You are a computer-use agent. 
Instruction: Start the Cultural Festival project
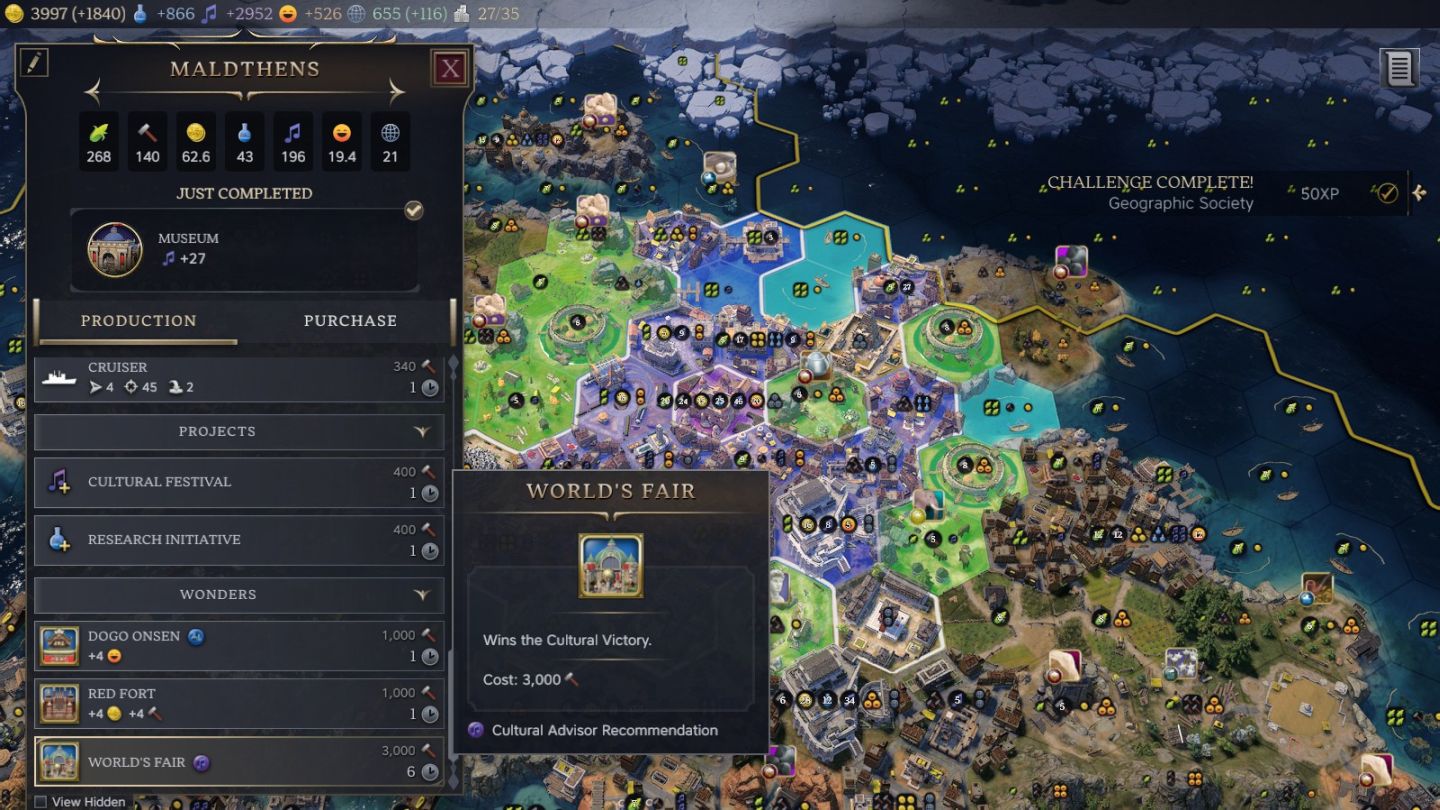239,482
